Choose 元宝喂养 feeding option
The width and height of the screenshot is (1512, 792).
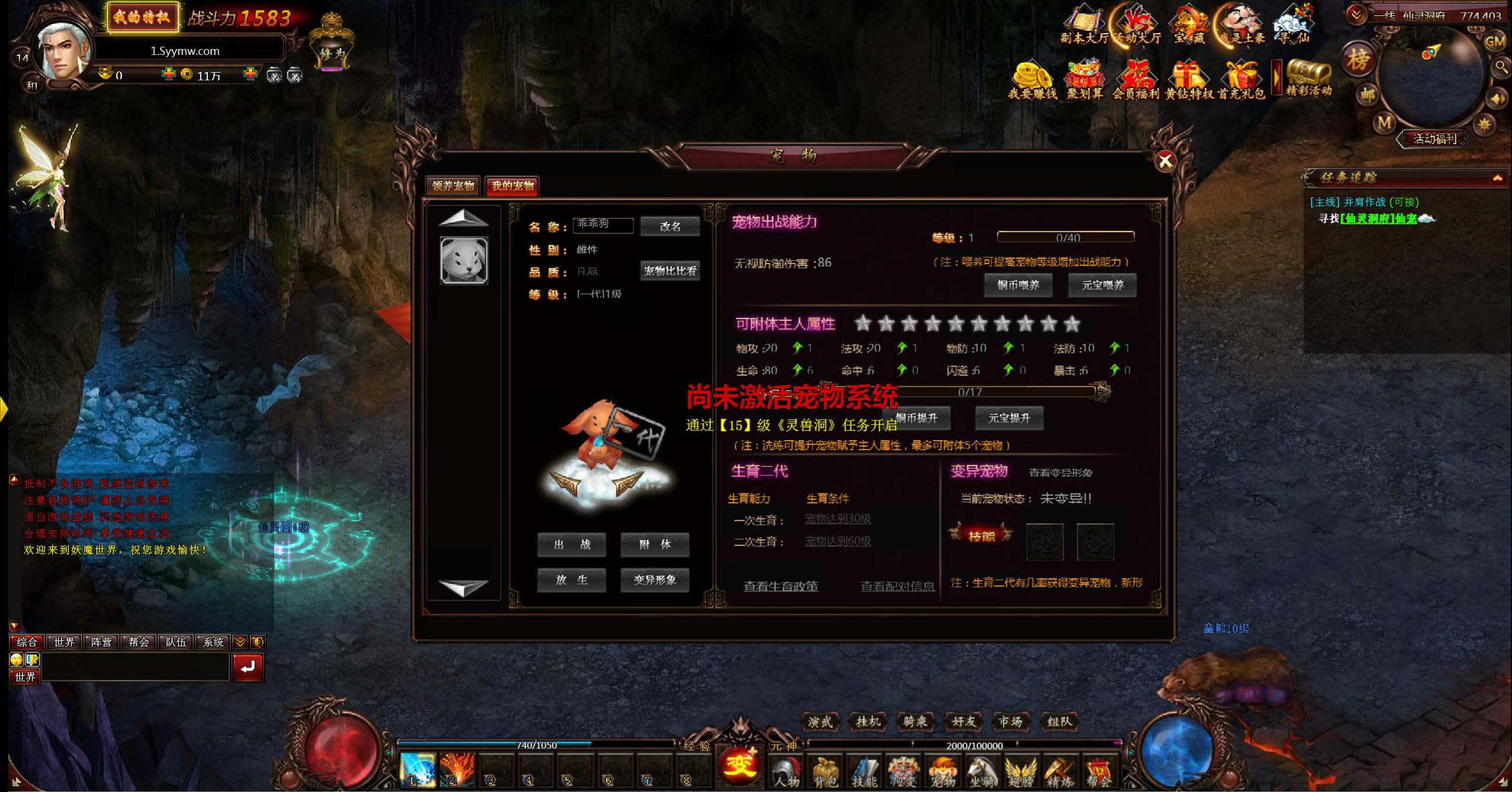tap(1102, 285)
